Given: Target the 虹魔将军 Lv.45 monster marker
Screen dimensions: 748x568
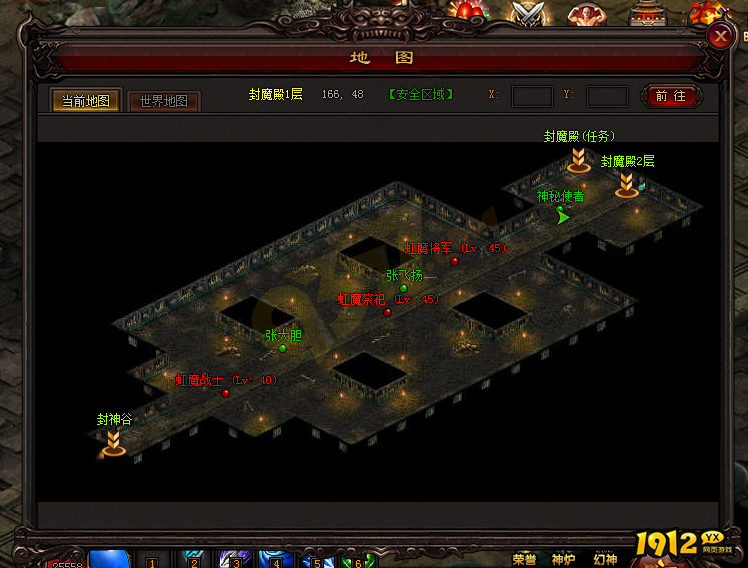Looking at the screenshot, I should point(455,261).
